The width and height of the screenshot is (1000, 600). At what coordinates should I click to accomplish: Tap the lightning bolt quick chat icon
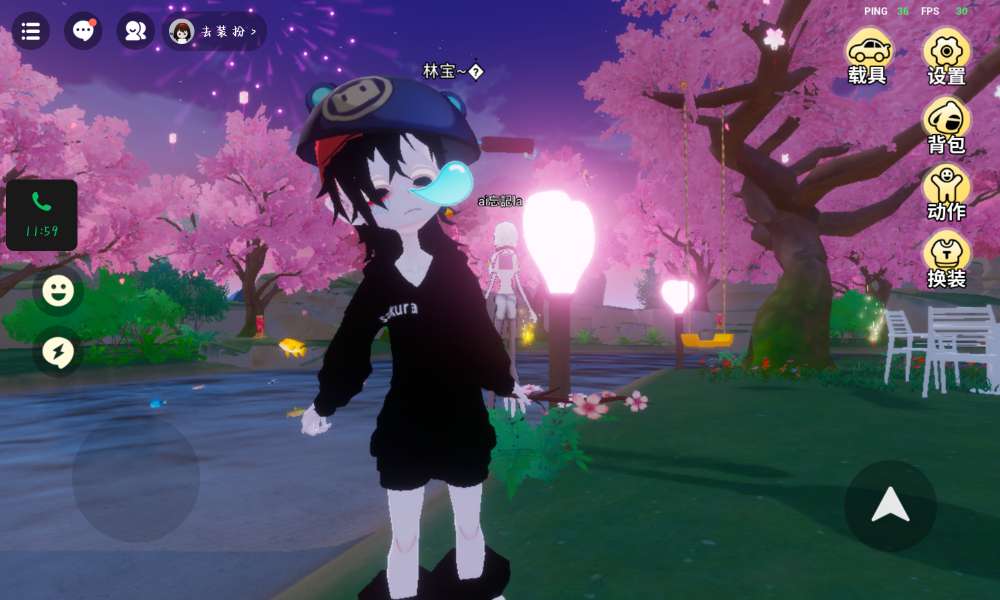[x=58, y=351]
